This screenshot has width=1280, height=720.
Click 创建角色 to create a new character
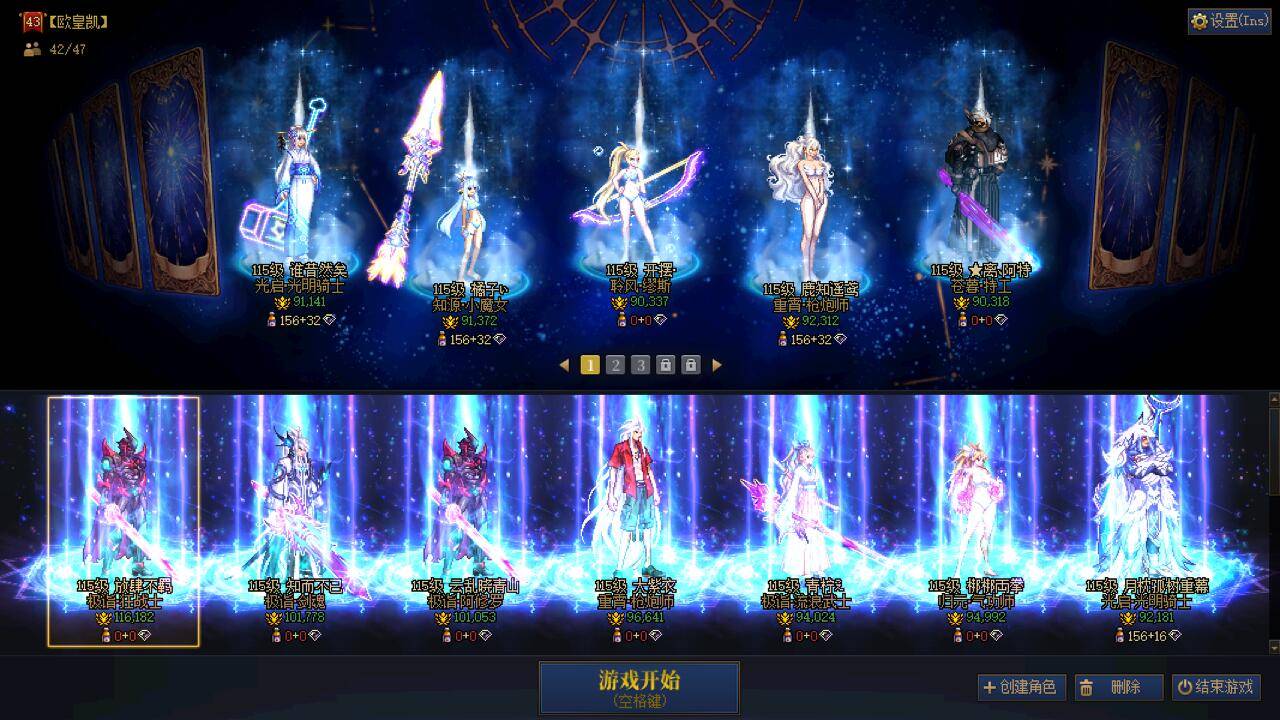tap(1023, 687)
